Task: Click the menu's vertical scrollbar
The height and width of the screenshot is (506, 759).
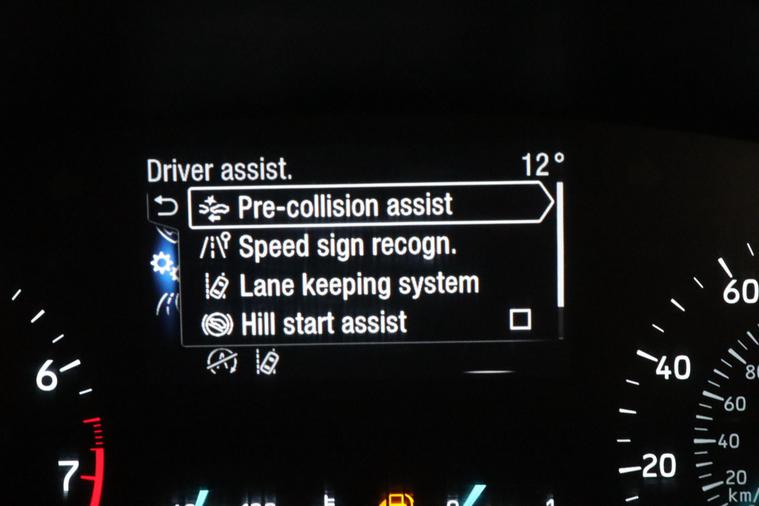Action: click(560, 245)
